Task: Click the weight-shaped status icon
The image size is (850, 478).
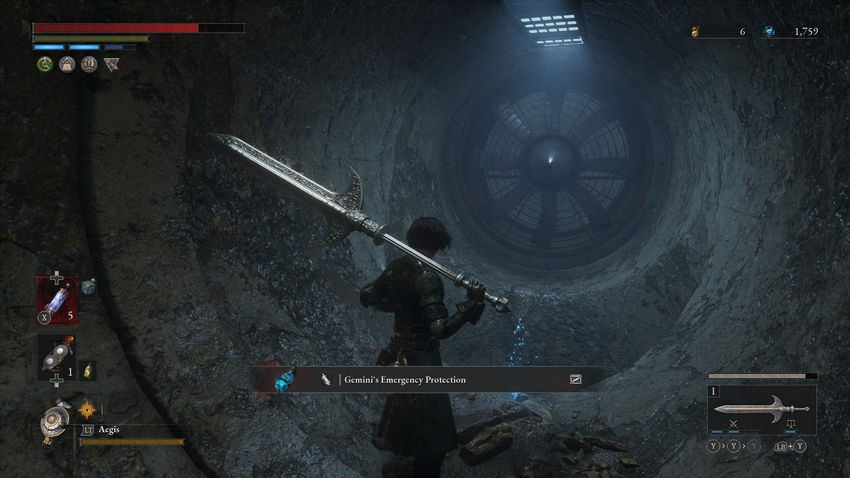Action: tap(67, 64)
